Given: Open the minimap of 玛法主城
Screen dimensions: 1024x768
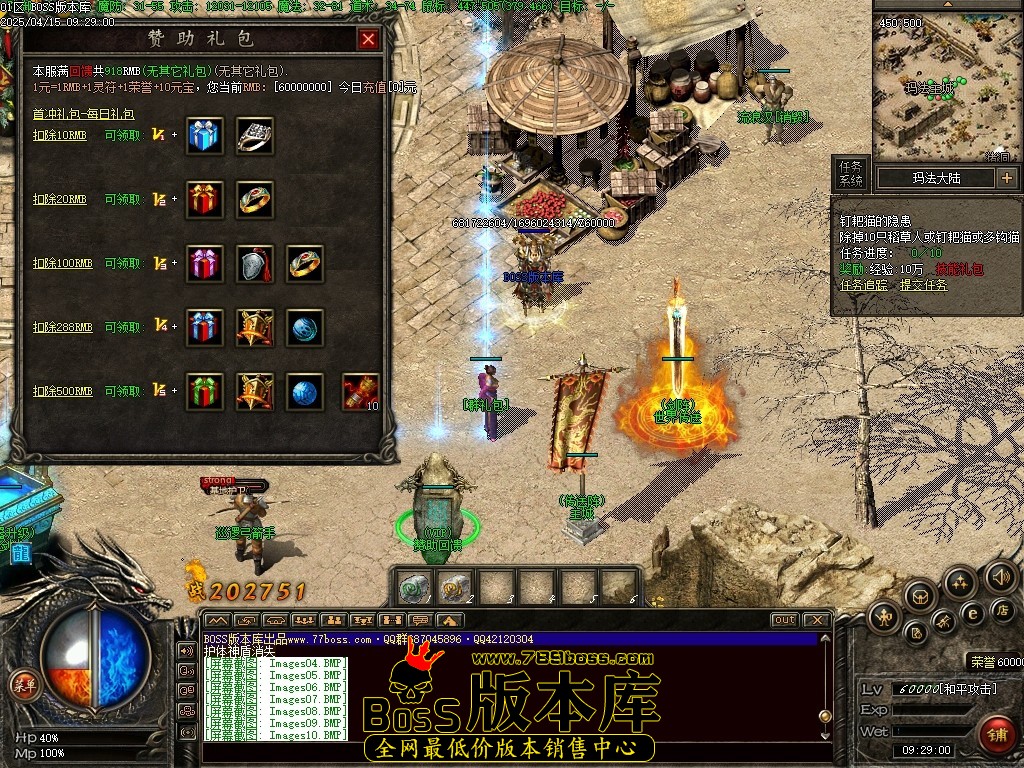Looking at the screenshot, I should tap(928, 88).
